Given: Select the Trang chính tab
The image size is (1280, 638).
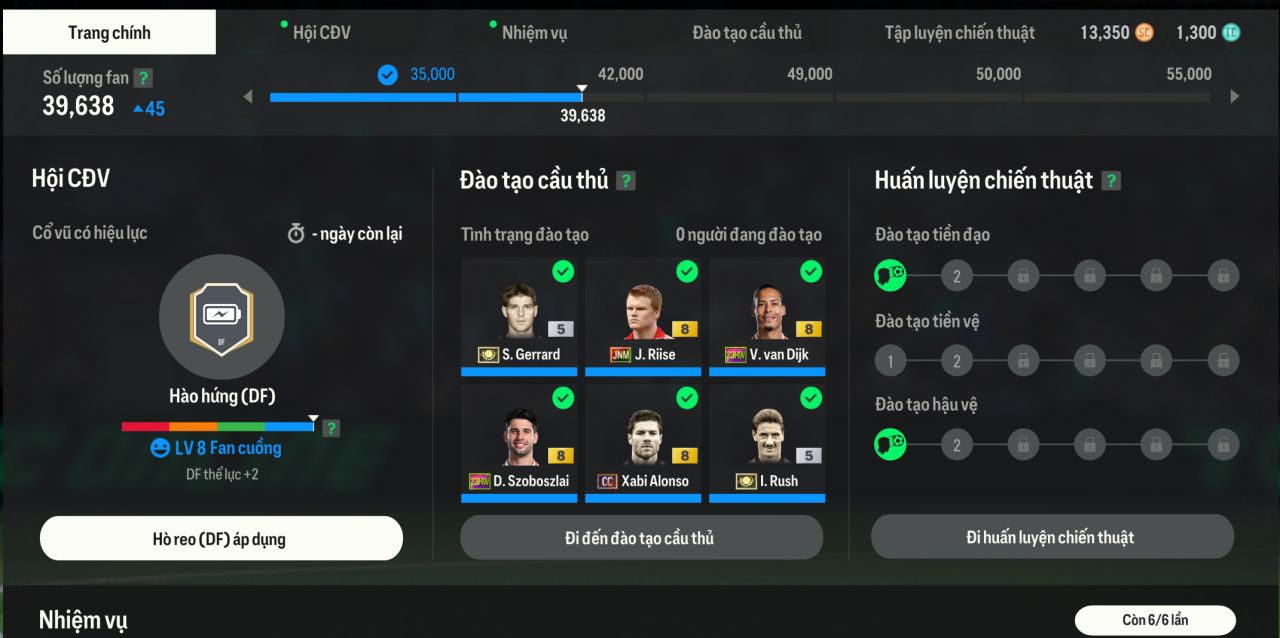Looking at the screenshot, I should point(109,33).
